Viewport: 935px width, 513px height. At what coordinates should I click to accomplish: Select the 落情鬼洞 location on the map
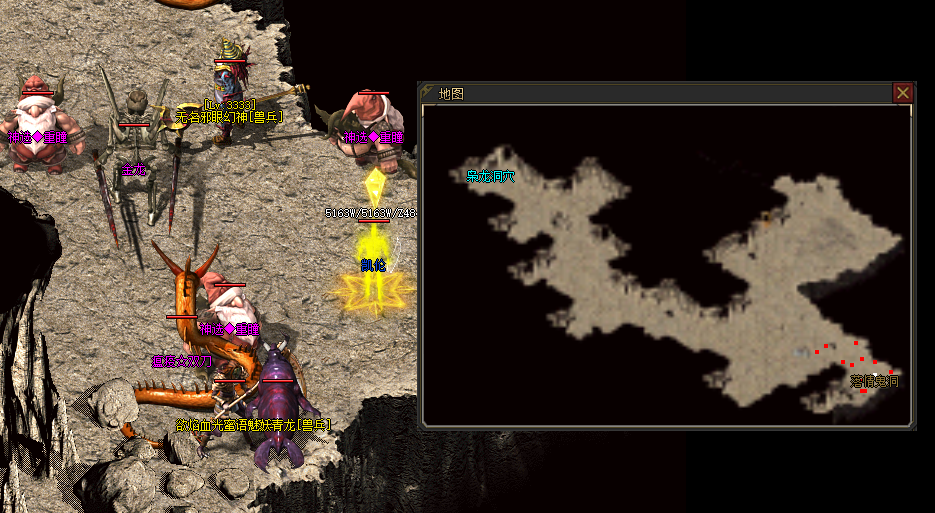coord(874,381)
